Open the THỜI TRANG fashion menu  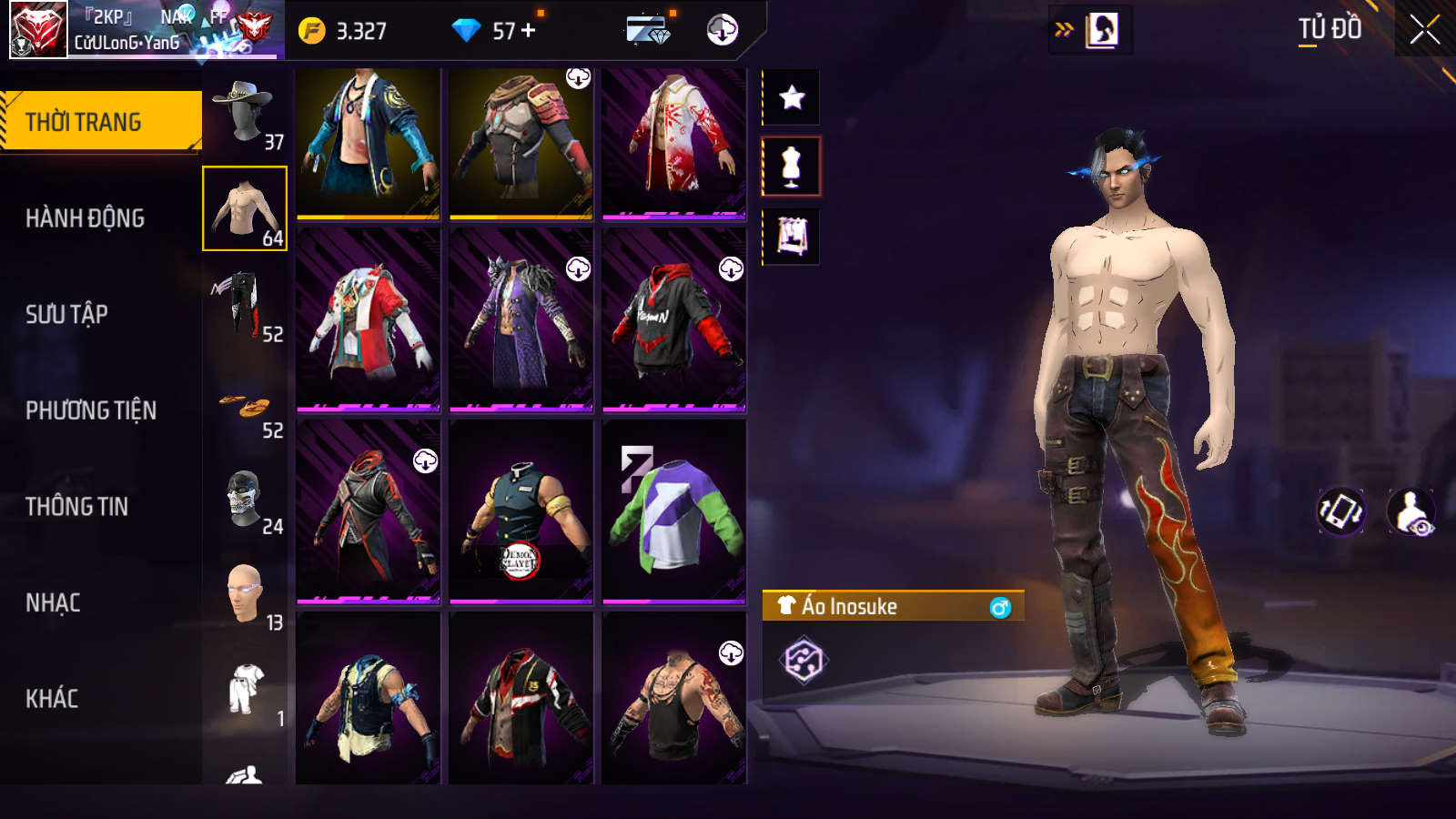pos(100,121)
